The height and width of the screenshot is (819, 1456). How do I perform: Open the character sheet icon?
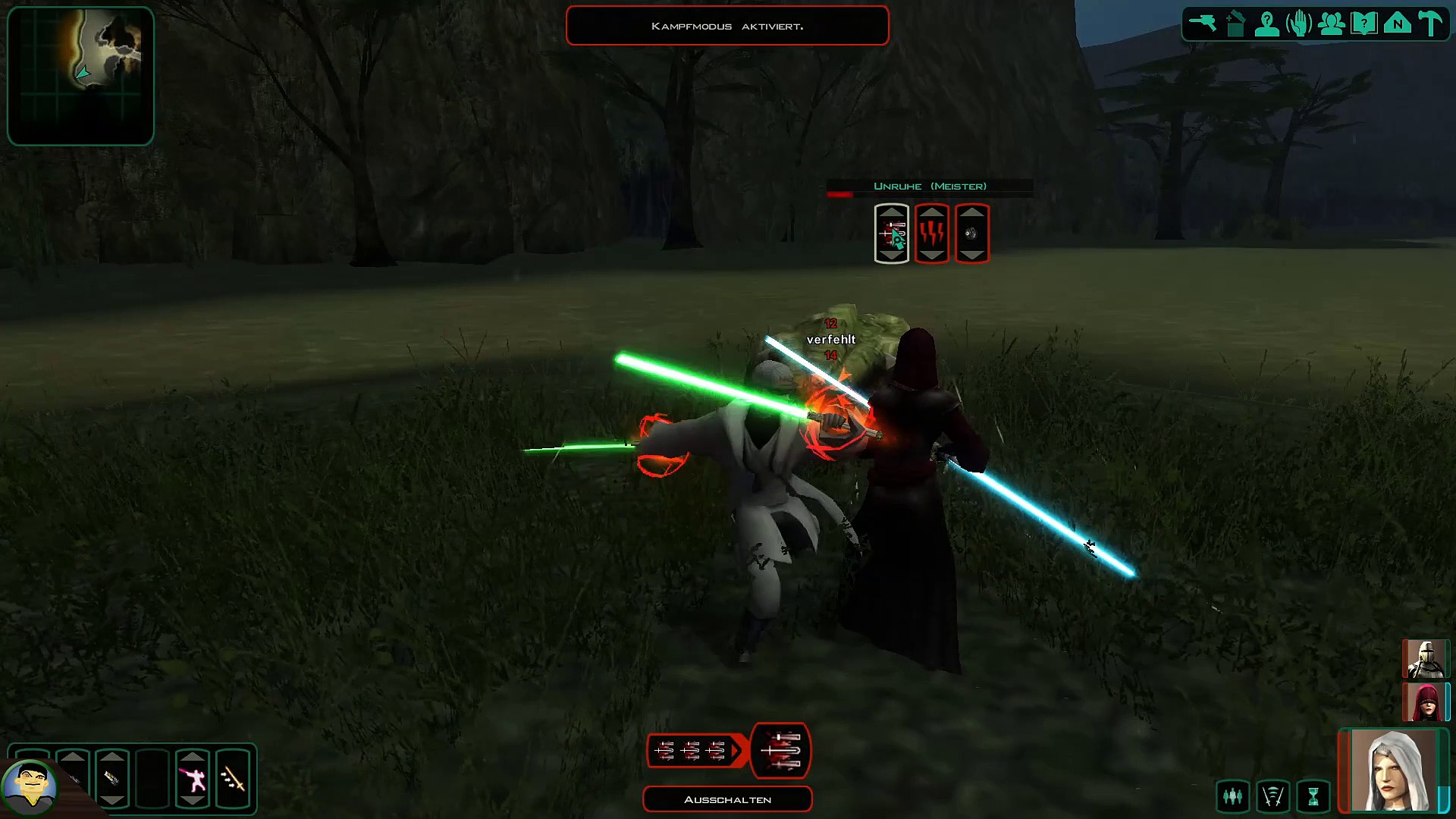point(1267,24)
